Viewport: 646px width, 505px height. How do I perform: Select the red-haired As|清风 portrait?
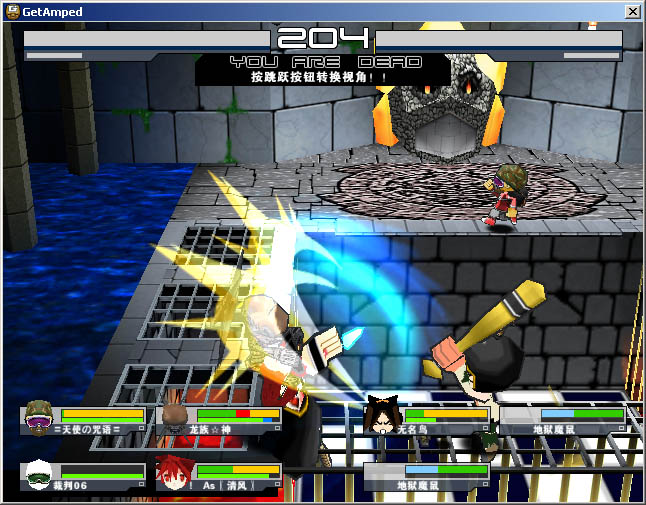pos(172,471)
